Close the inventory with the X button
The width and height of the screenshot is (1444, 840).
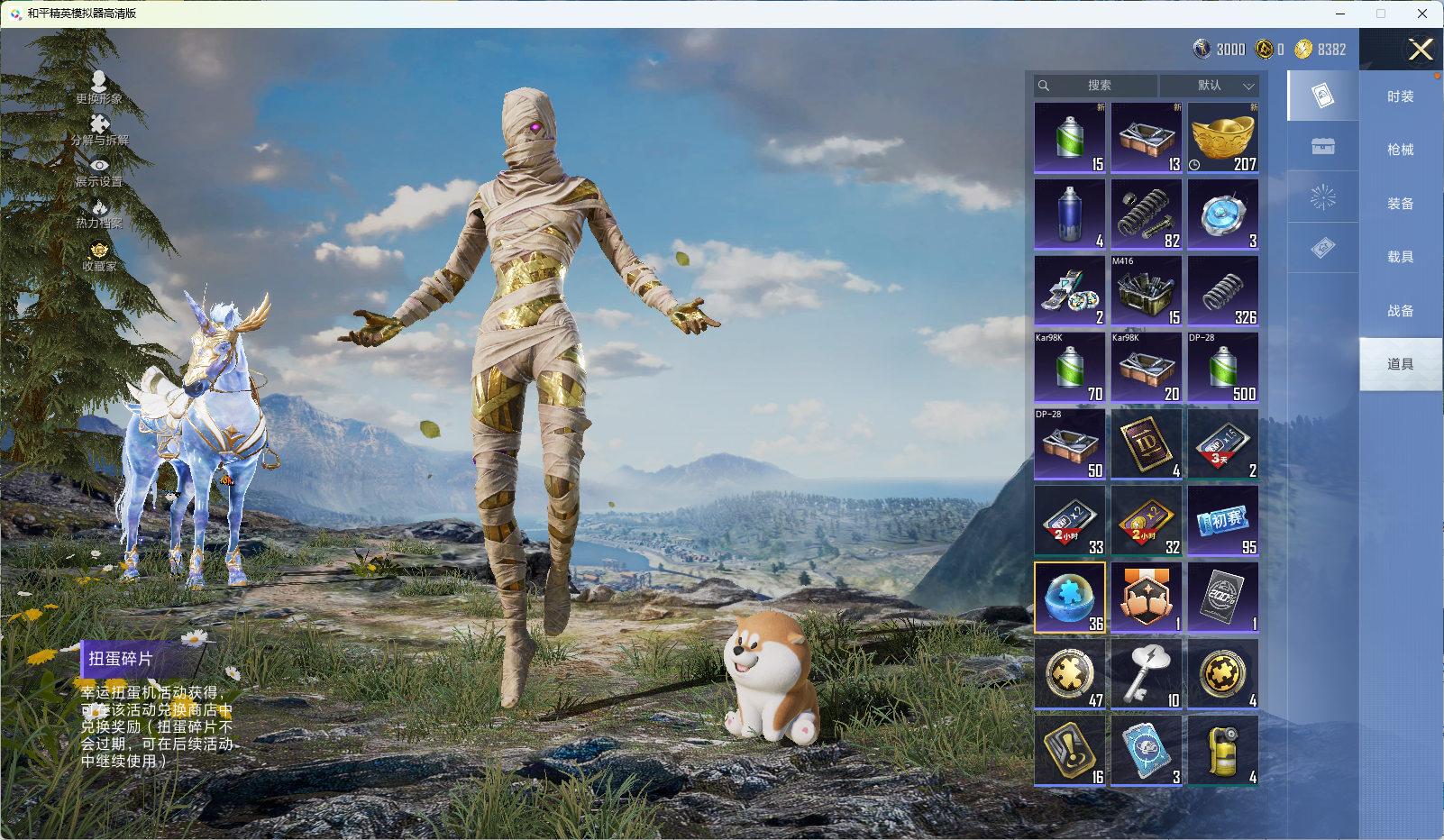(x=1421, y=50)
